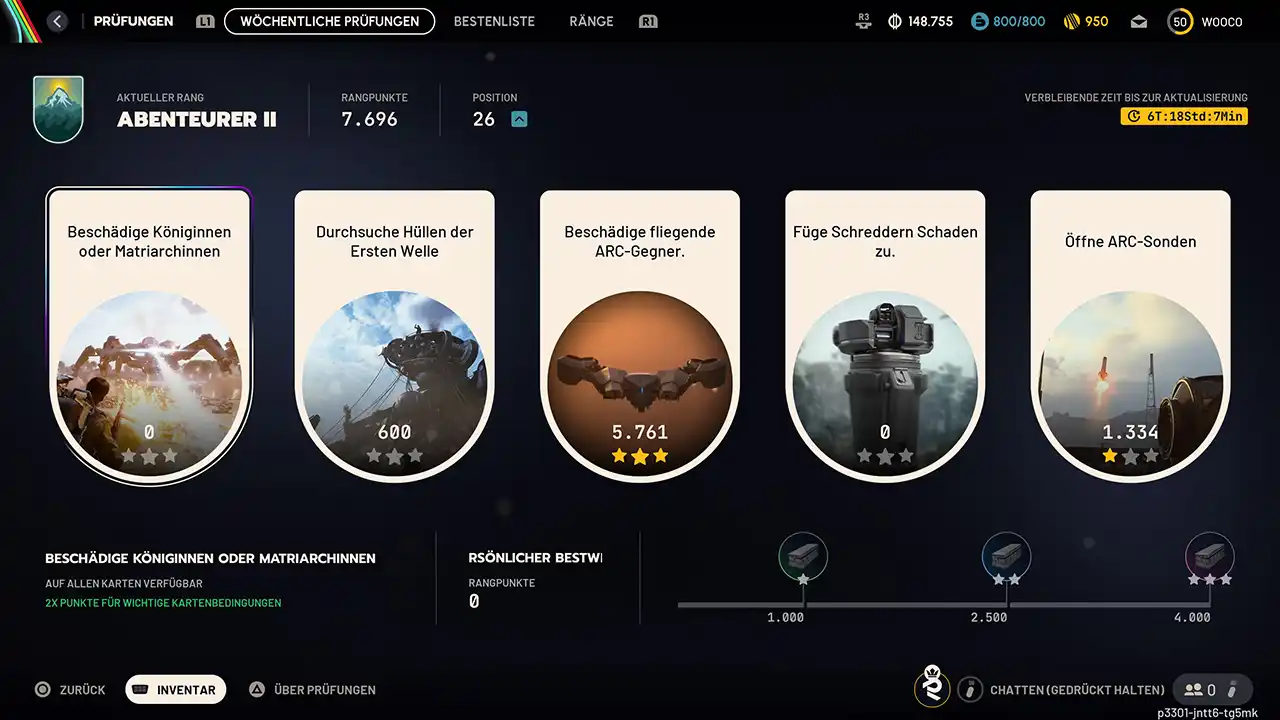This screenshot has height=720, width=1280.
Task: Click the position trend arrow icon
Action: tap(519, 119)
